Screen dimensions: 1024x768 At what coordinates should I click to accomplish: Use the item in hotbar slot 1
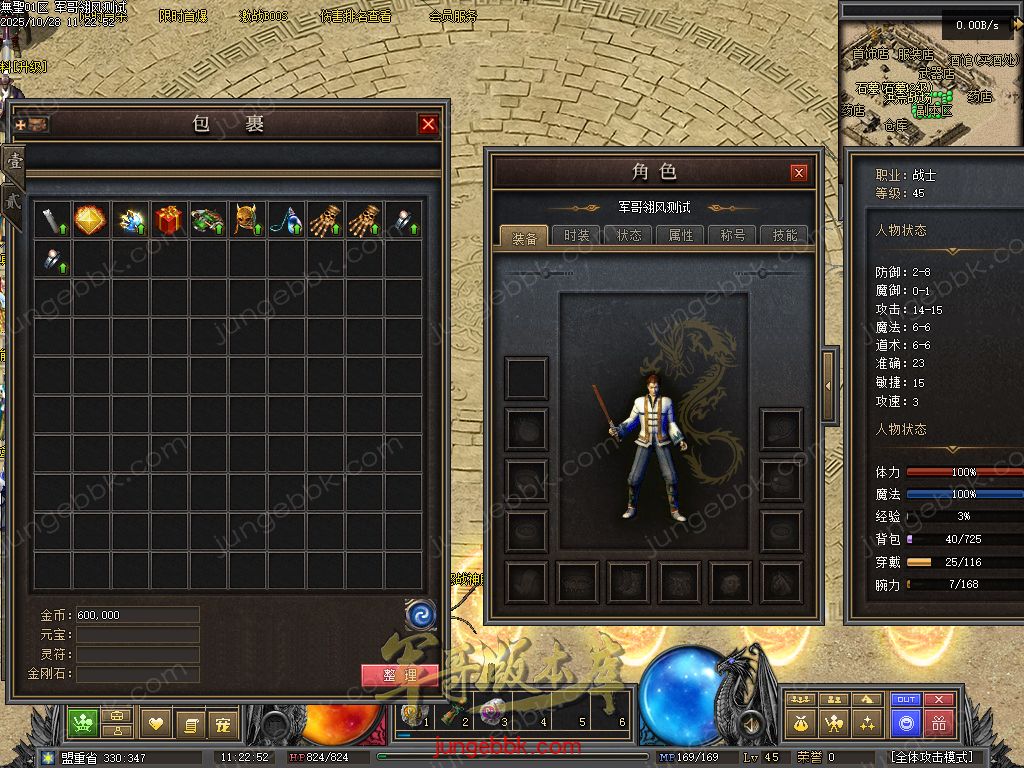(x=413, y=715)
